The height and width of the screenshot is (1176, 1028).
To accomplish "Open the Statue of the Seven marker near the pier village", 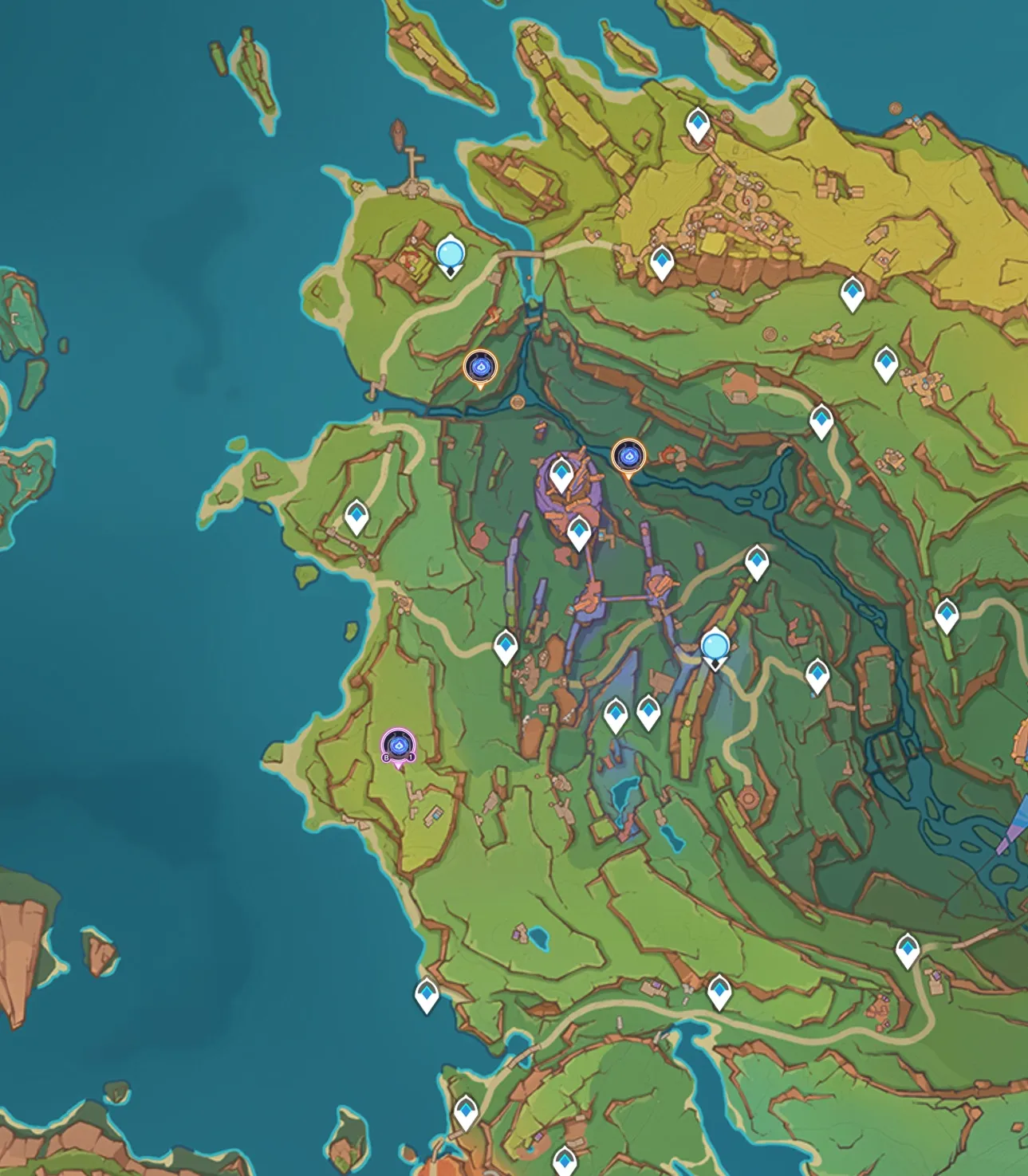I will 451,255.
